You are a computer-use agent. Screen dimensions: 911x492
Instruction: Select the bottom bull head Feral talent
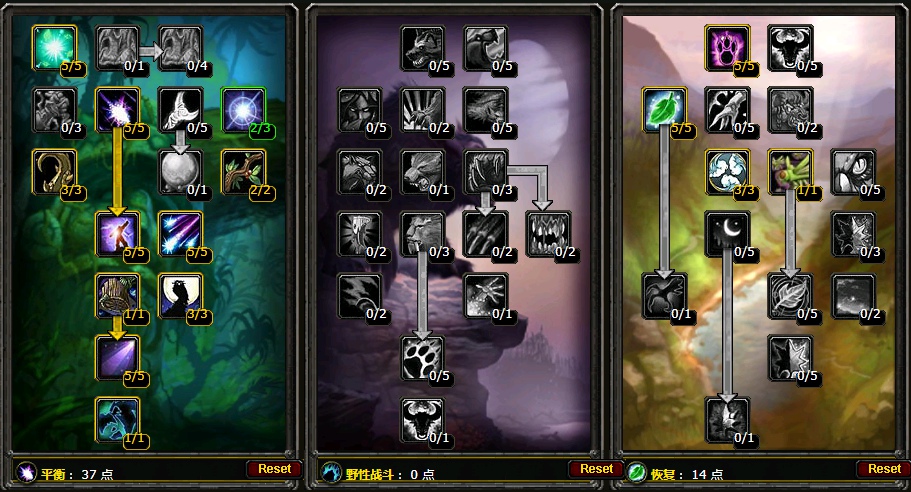[422, 419]
